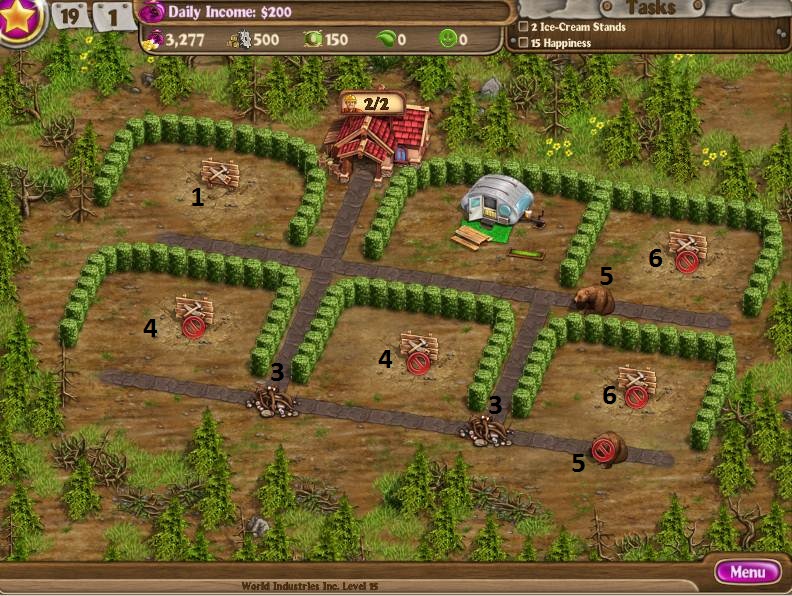
Task: Click the Daily Income money bag icon
Action: click(152, 13)
